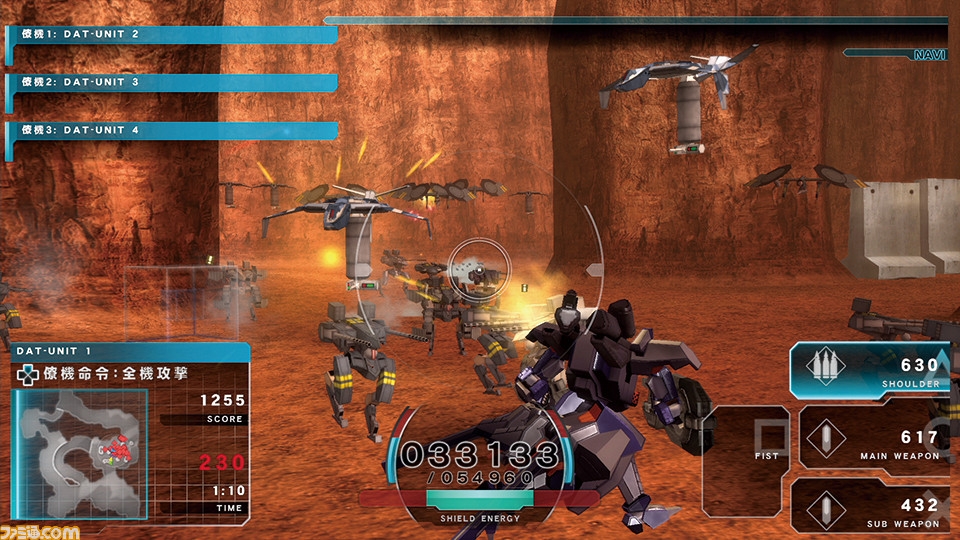Choose the SHOULDER weapon slot
Image resolution: width=960 pixels, height=540 pixels.
click(868, 369)
